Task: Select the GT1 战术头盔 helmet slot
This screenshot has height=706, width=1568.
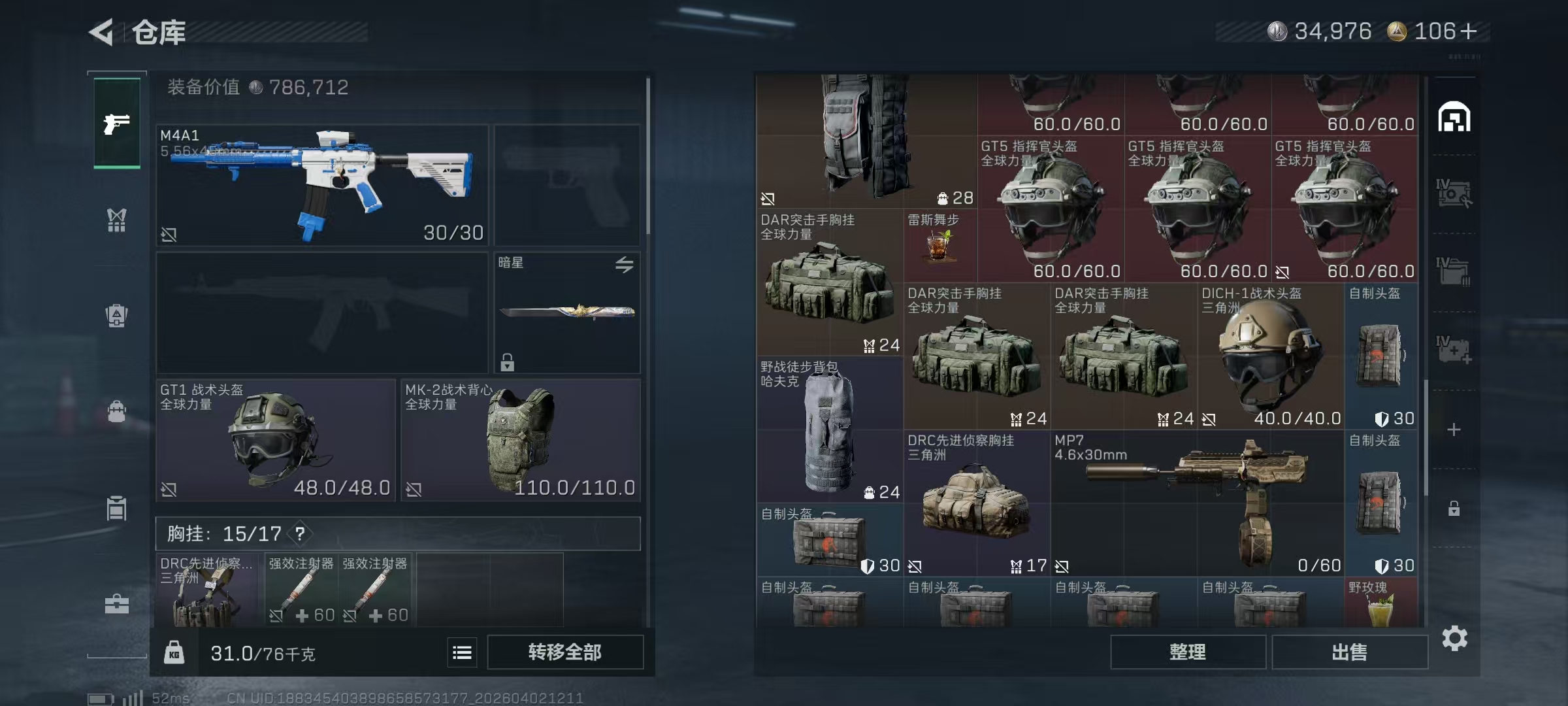Action: click(275, 440)
